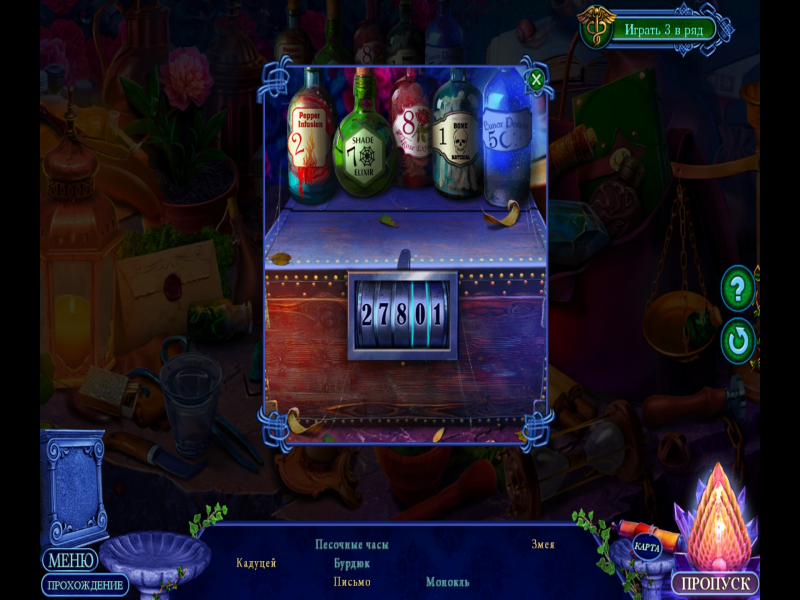This screenshot has width=800, height=600.
Task: Rotate the lock dial showing 2
Action: (367, 314)
